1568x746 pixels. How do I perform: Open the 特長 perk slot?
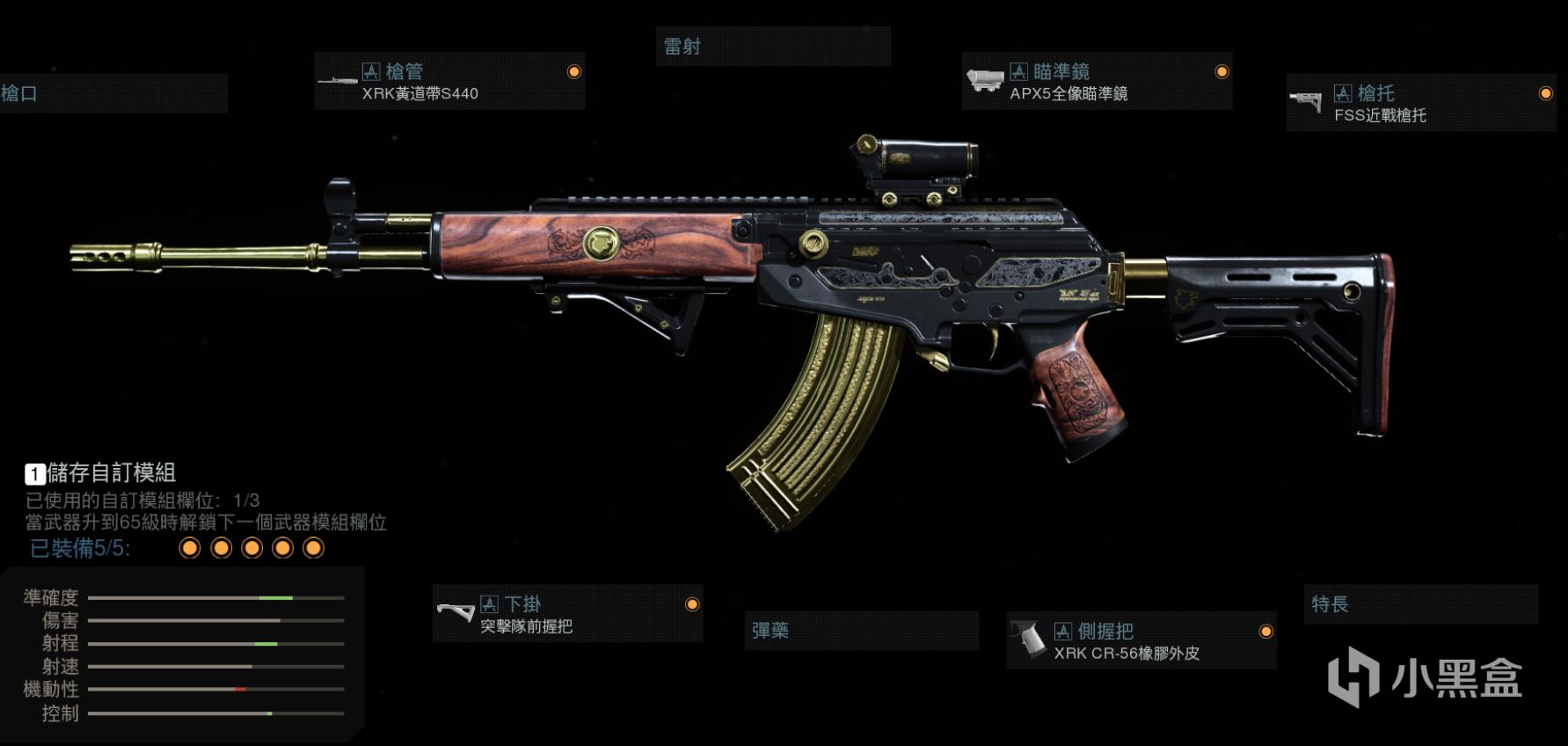coord(1420,604)
